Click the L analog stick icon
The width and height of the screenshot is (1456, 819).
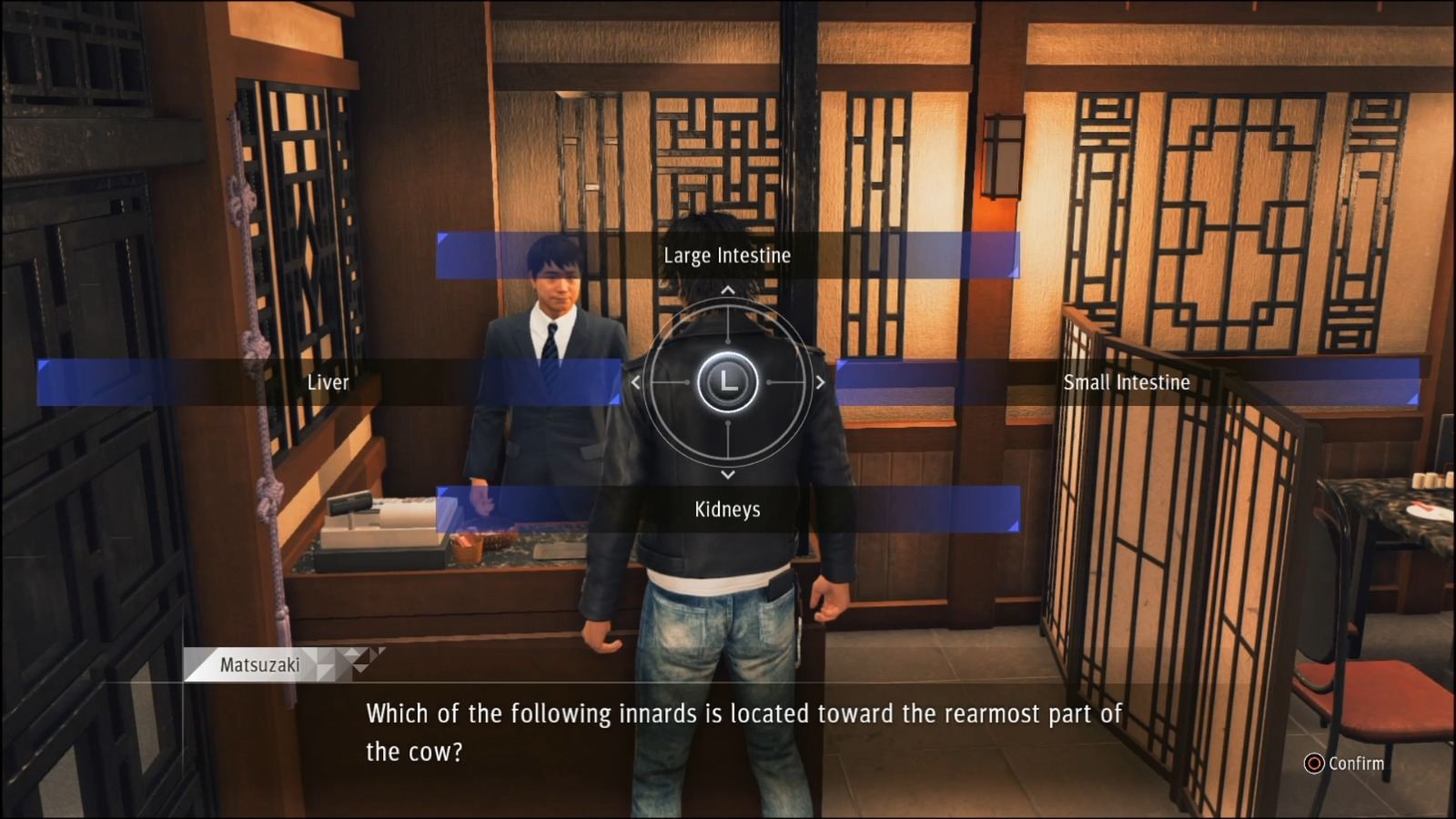click(726, 383)
